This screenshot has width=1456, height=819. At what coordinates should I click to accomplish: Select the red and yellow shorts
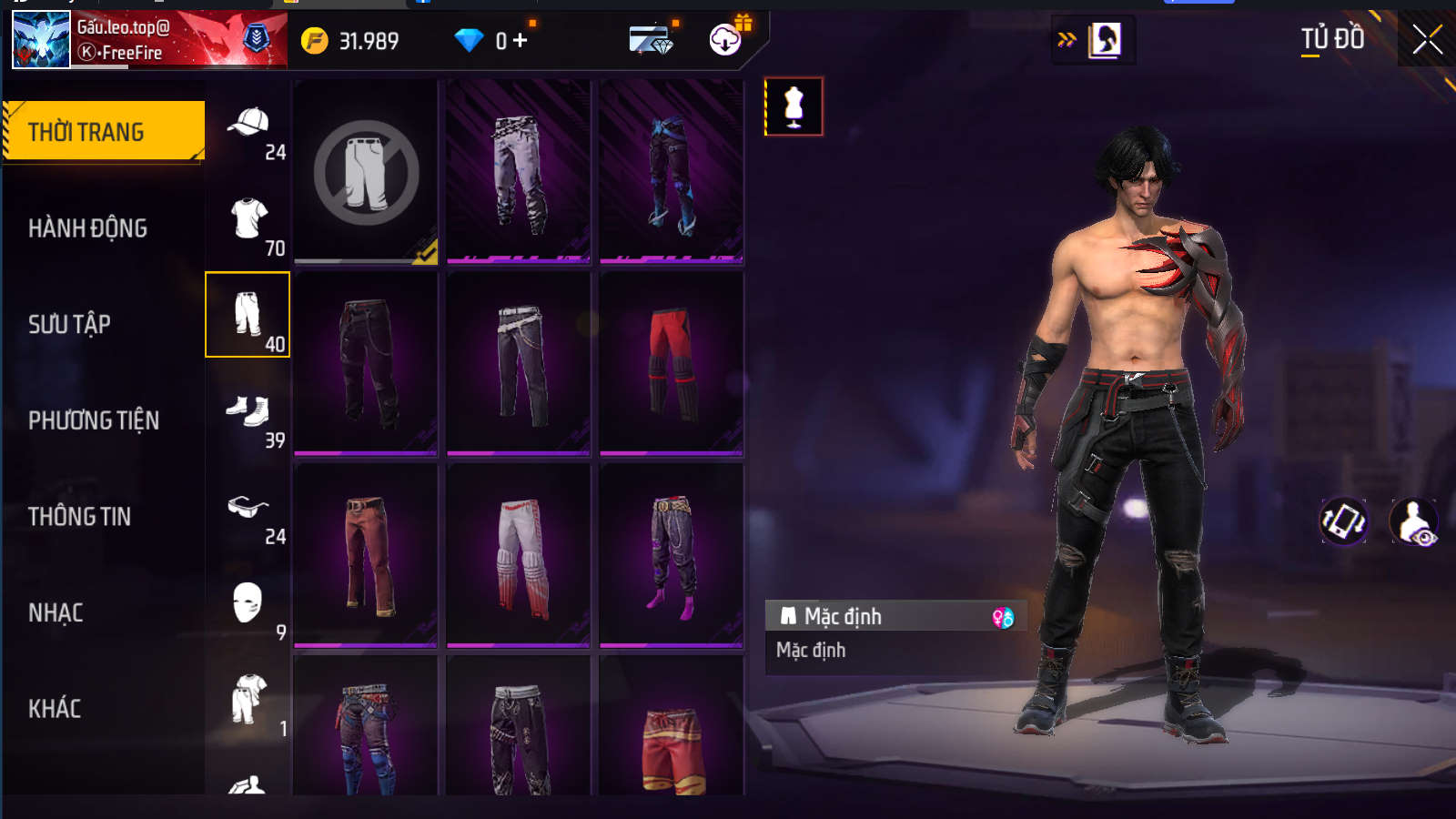tap(672, 737)
